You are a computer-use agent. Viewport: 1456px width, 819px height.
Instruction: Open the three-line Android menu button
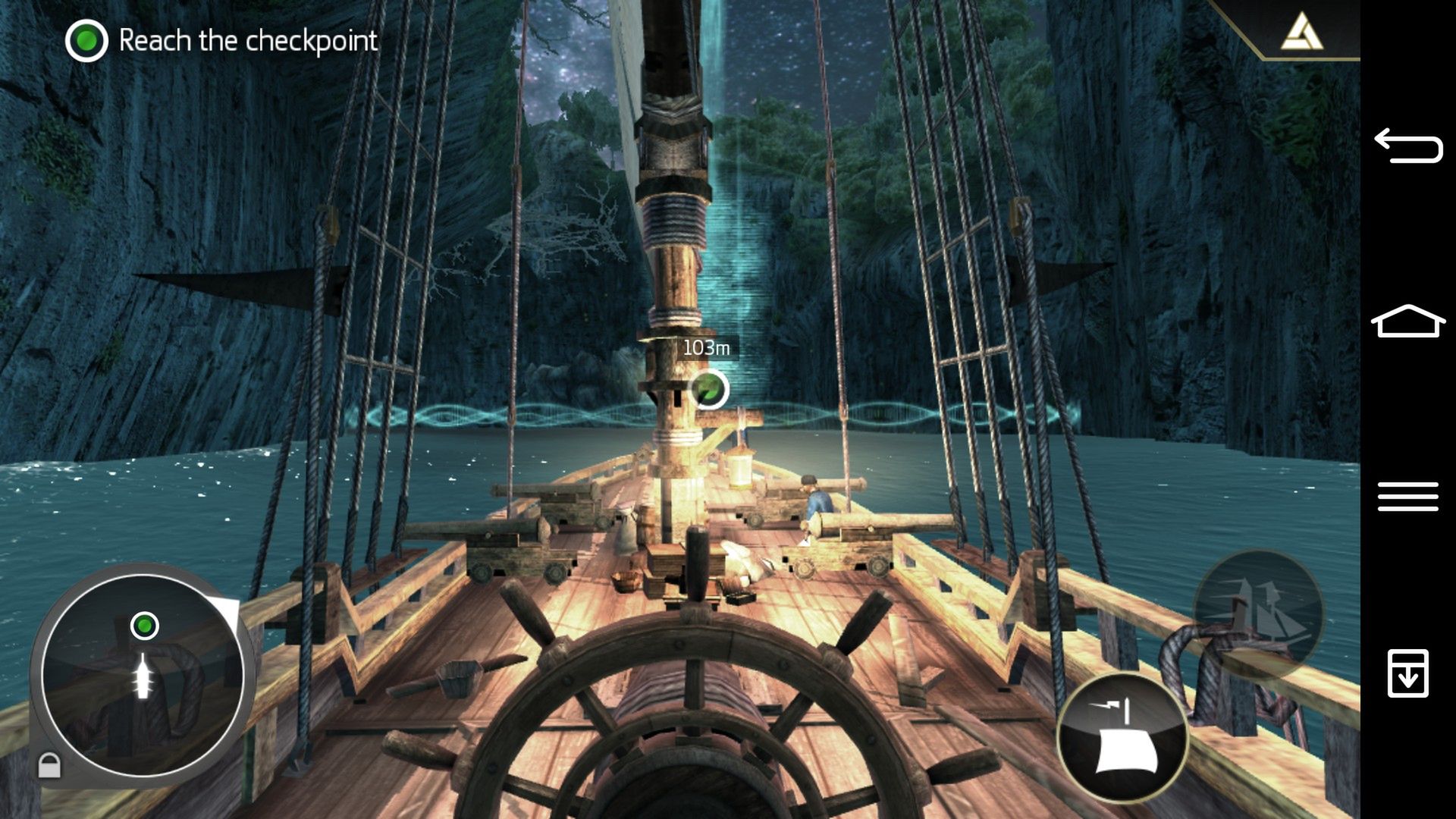point(1408,497)
